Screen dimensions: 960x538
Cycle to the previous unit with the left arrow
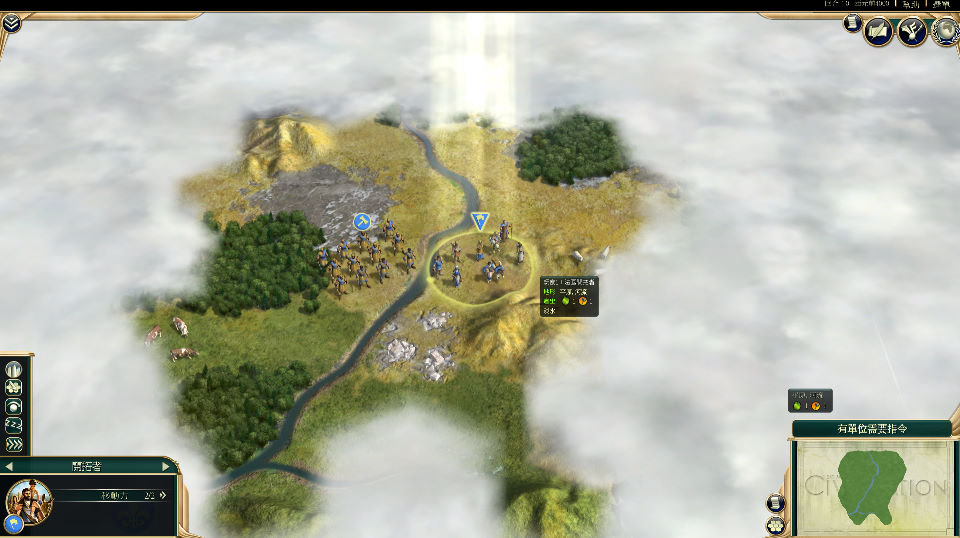[x=8, y=466]
